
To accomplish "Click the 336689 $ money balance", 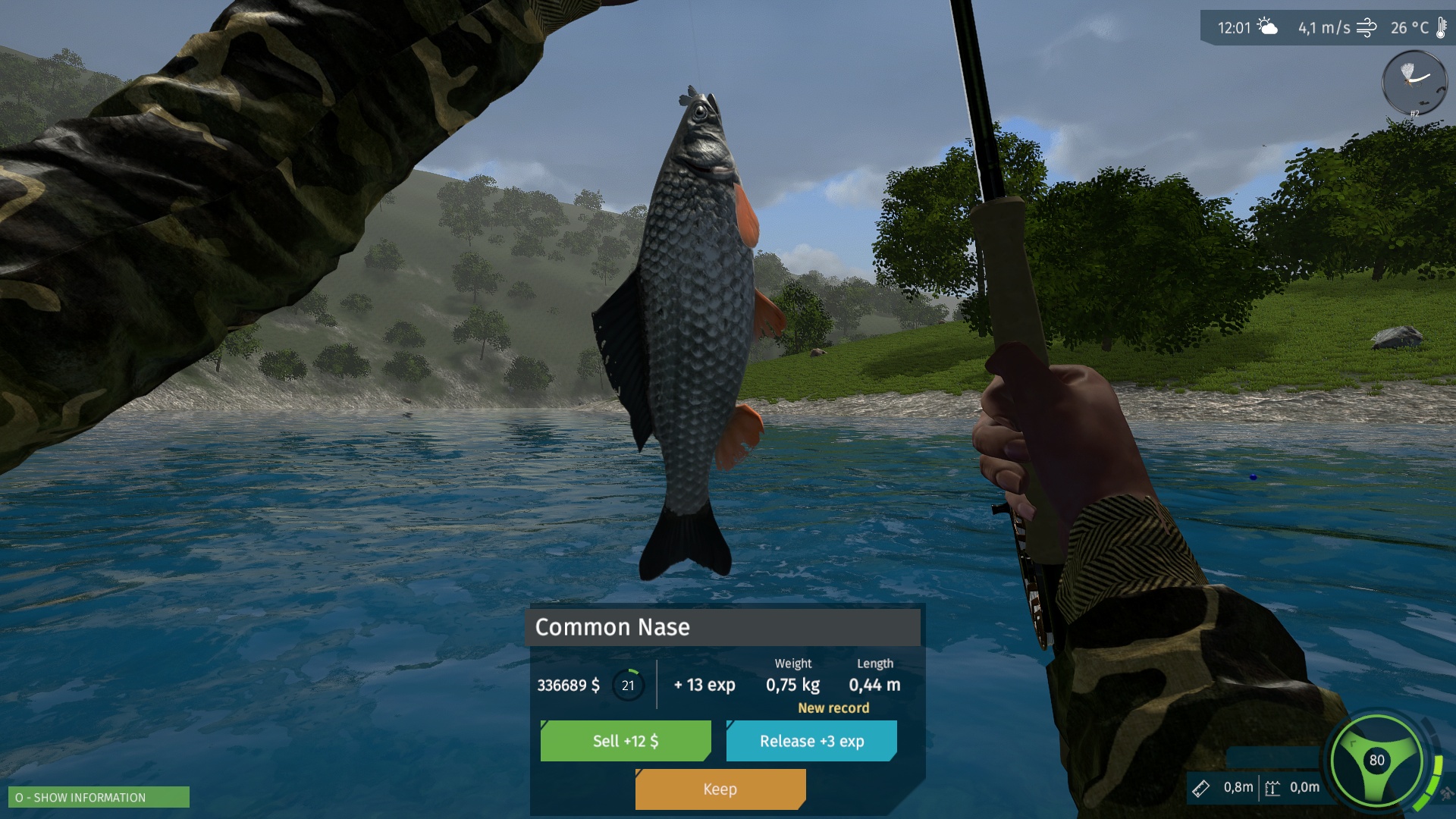I will [569, 685].
